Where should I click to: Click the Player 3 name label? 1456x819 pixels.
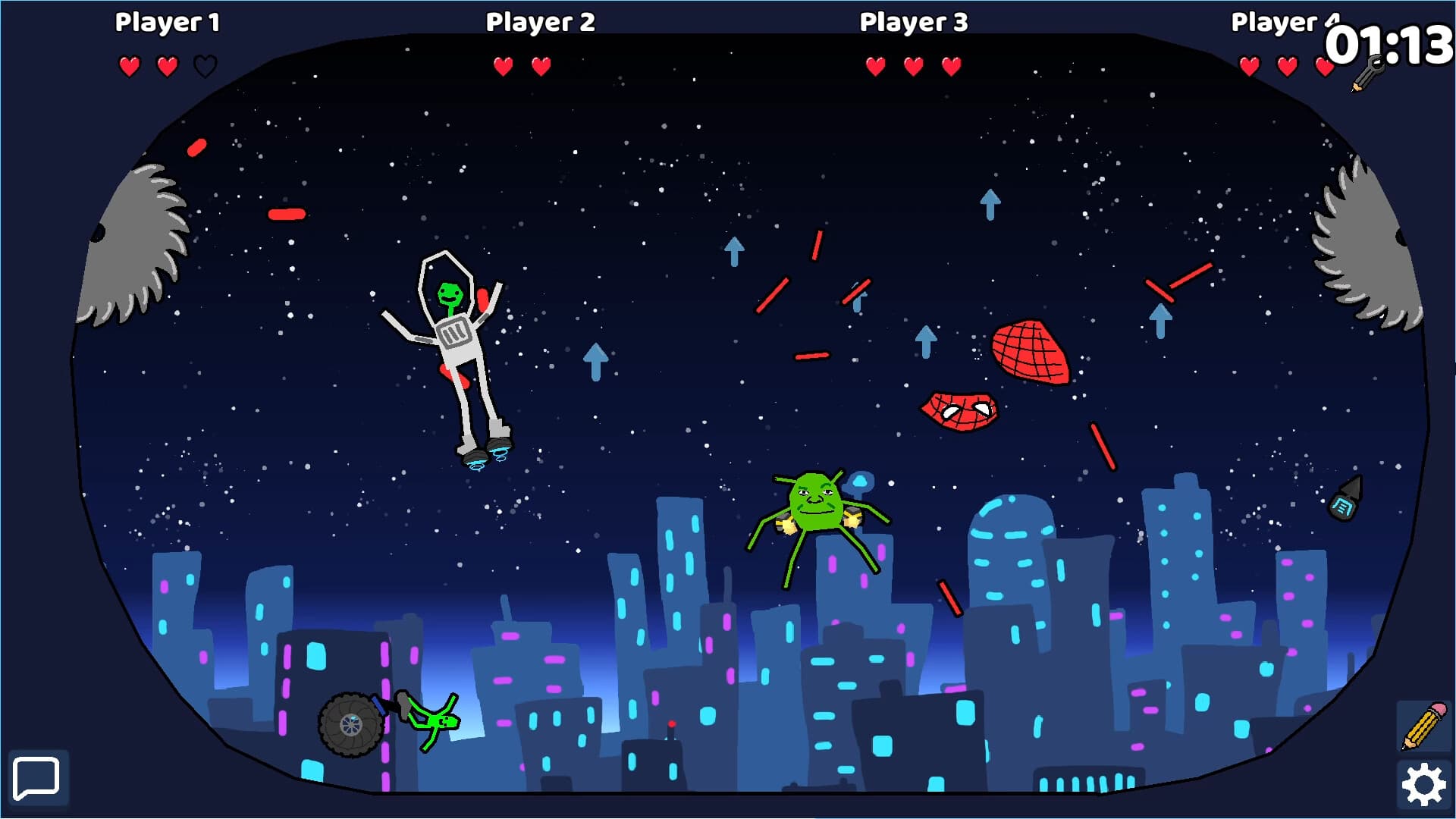click(x=912, y=22)
